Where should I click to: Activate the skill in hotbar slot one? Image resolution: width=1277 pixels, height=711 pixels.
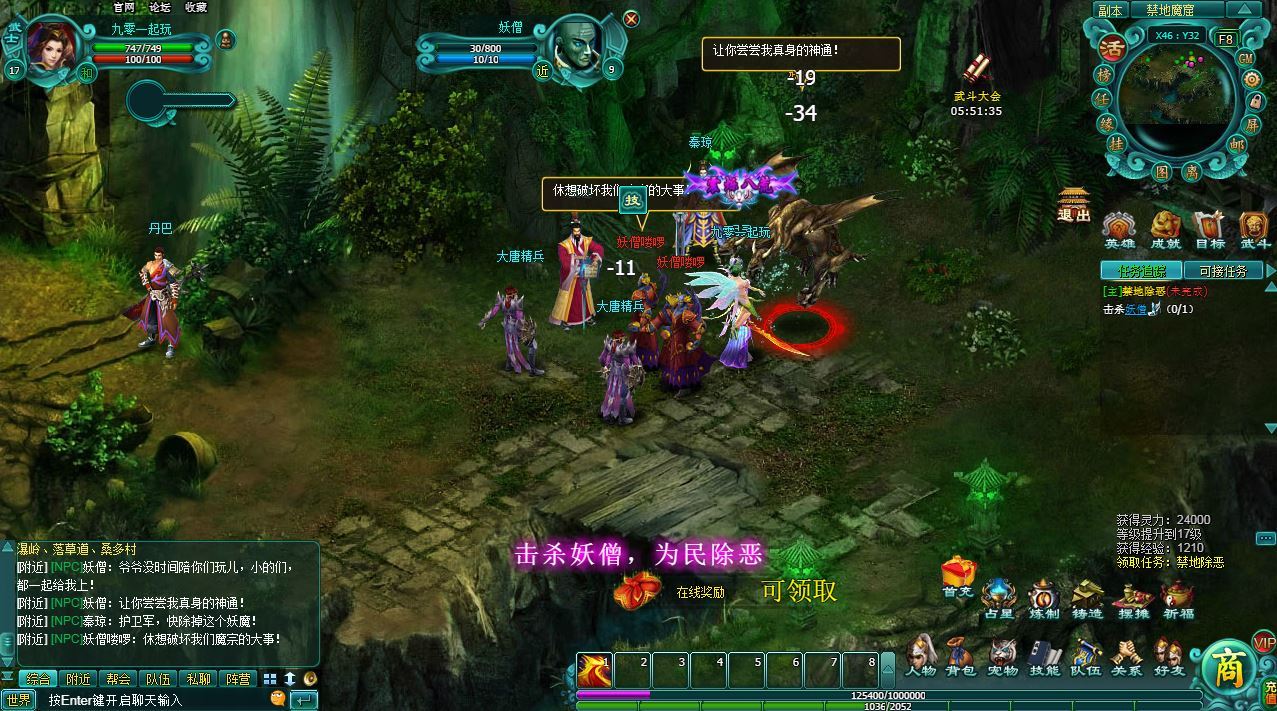[x=594, y=669]
